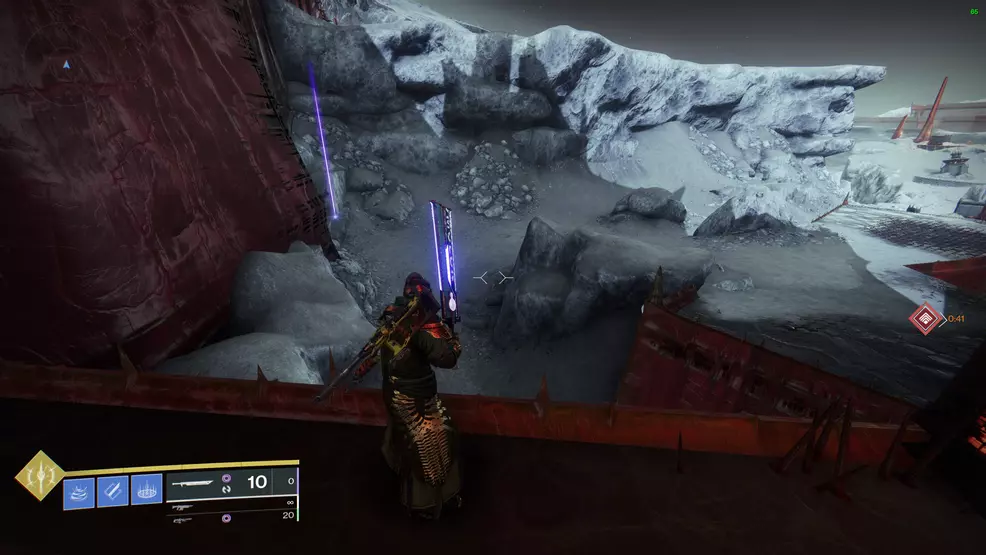Image resolution: width=986 pixels, height=555 pixels.
Task: Switch to the infinite-ammo primary weapon
Action: point(186,507)
